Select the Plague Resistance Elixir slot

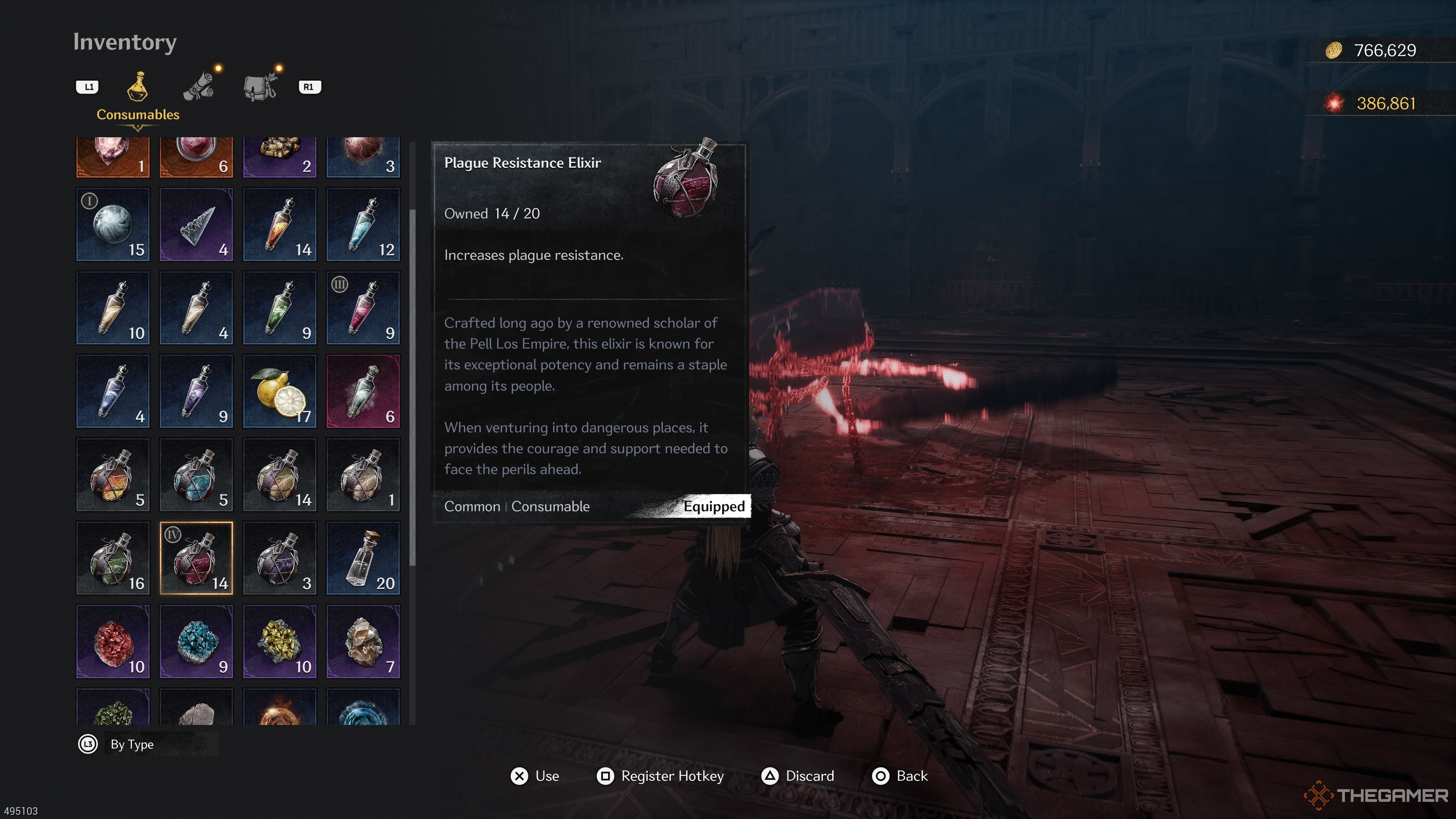196,558
